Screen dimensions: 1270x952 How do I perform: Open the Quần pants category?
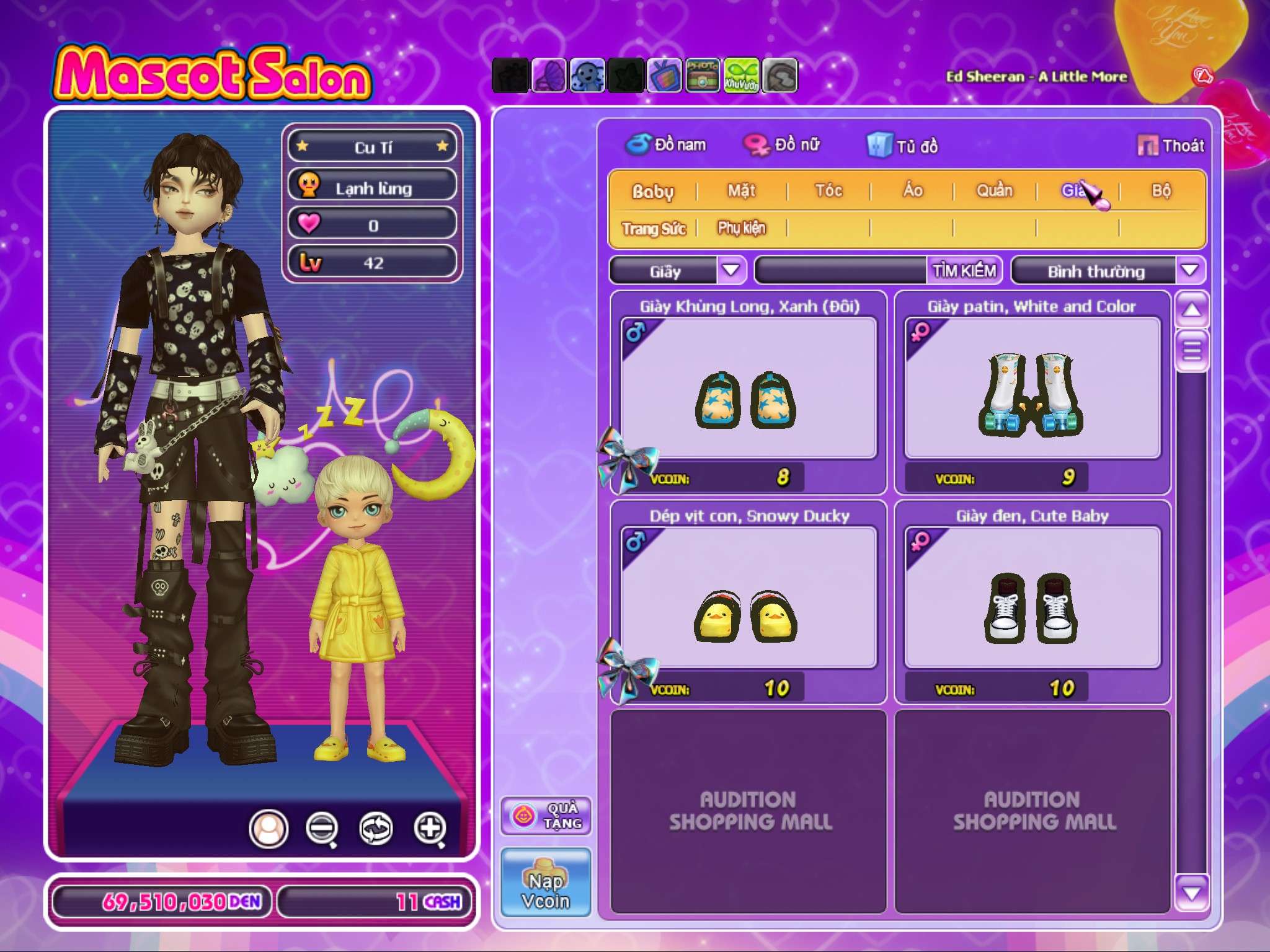[x=995, y=191]
